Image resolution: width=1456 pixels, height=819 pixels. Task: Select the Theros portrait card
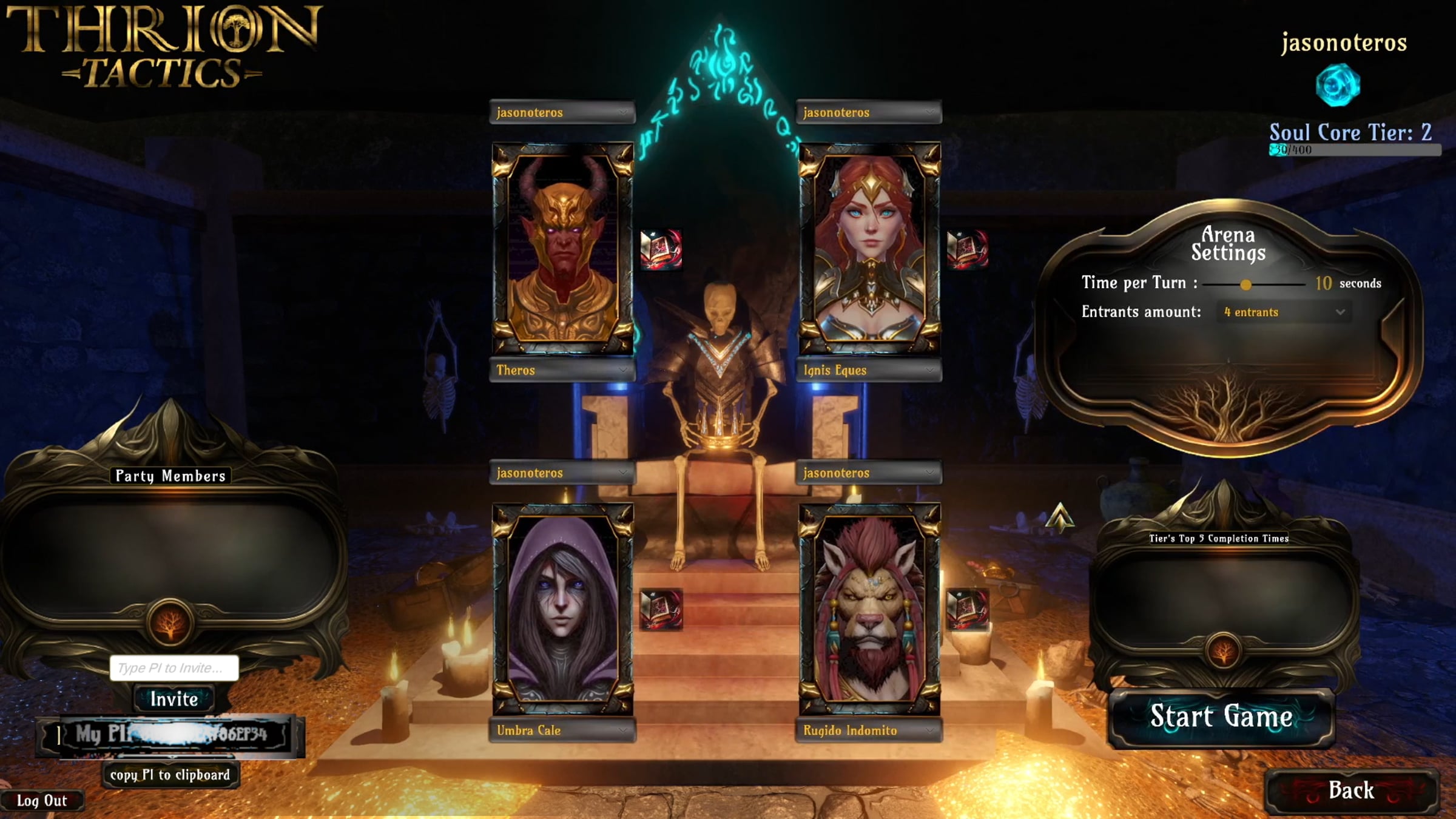point(562,248)
